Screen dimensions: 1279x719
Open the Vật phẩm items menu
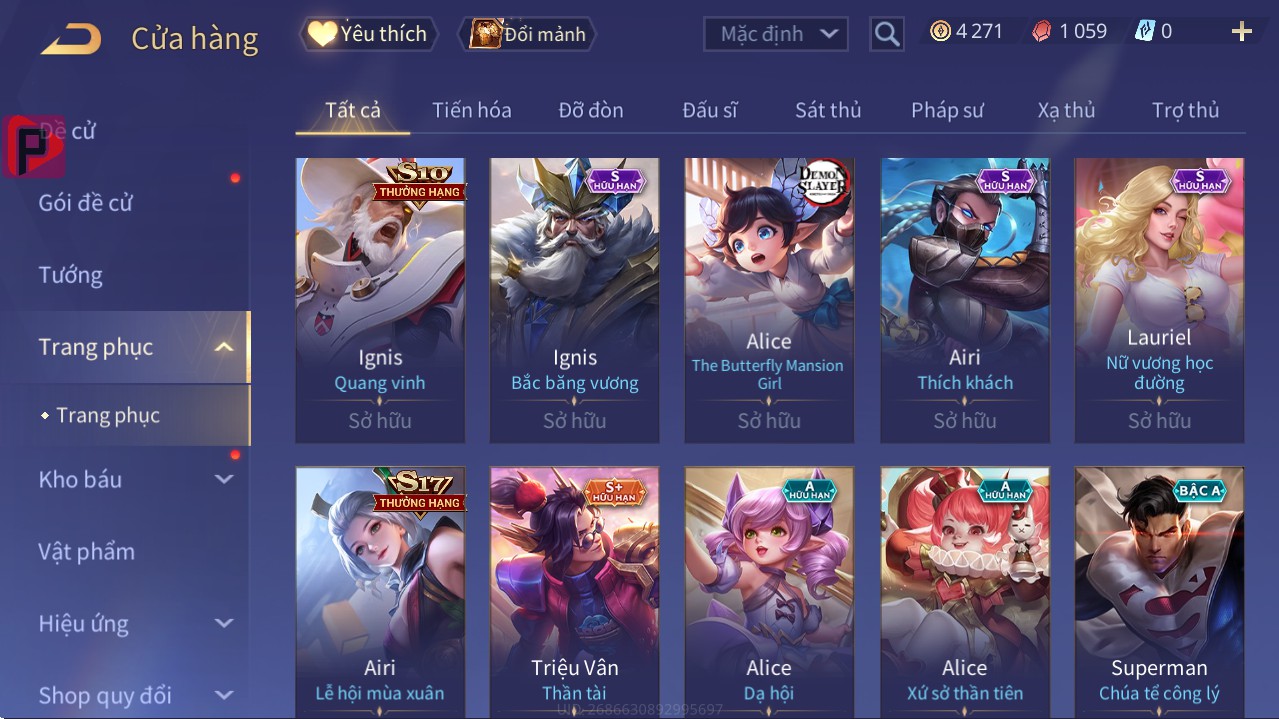coord(87,551)
